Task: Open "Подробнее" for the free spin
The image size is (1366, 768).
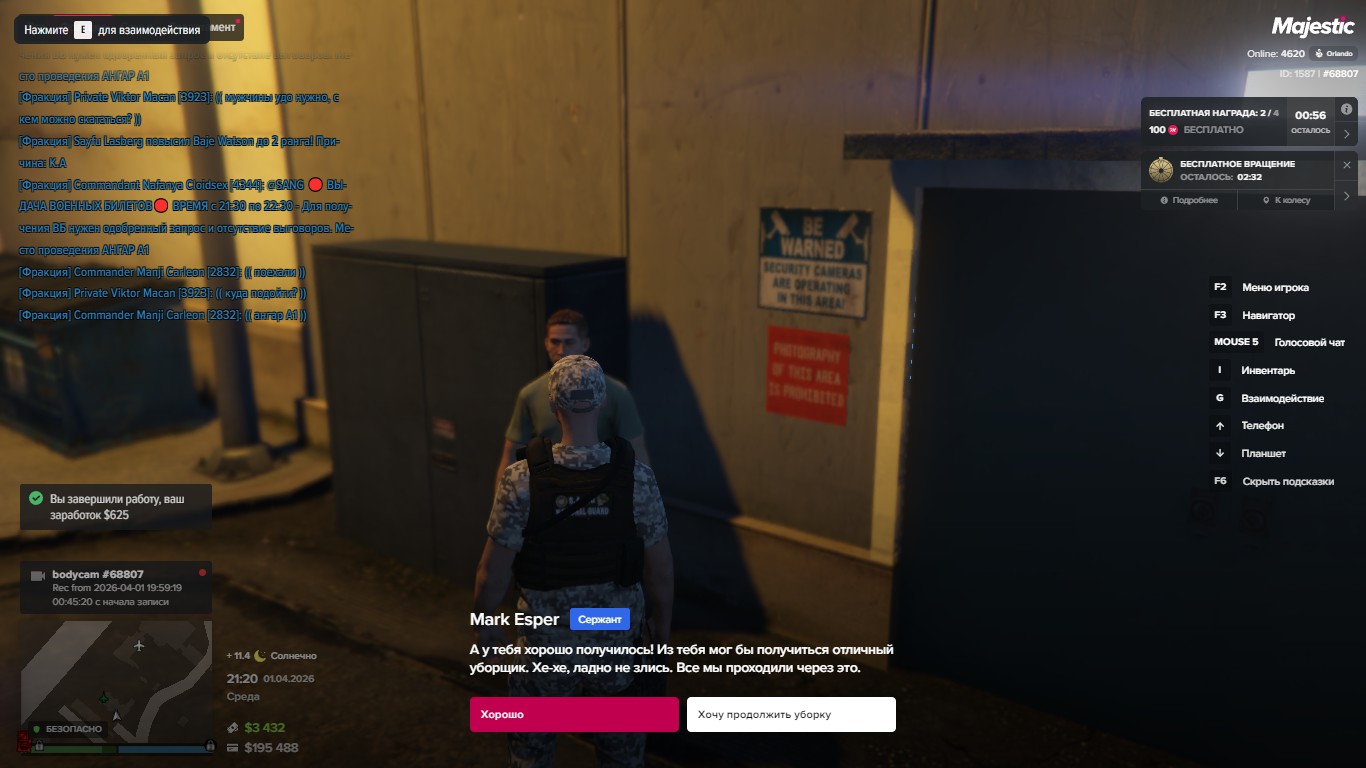Action: [x=1189, y=200]
